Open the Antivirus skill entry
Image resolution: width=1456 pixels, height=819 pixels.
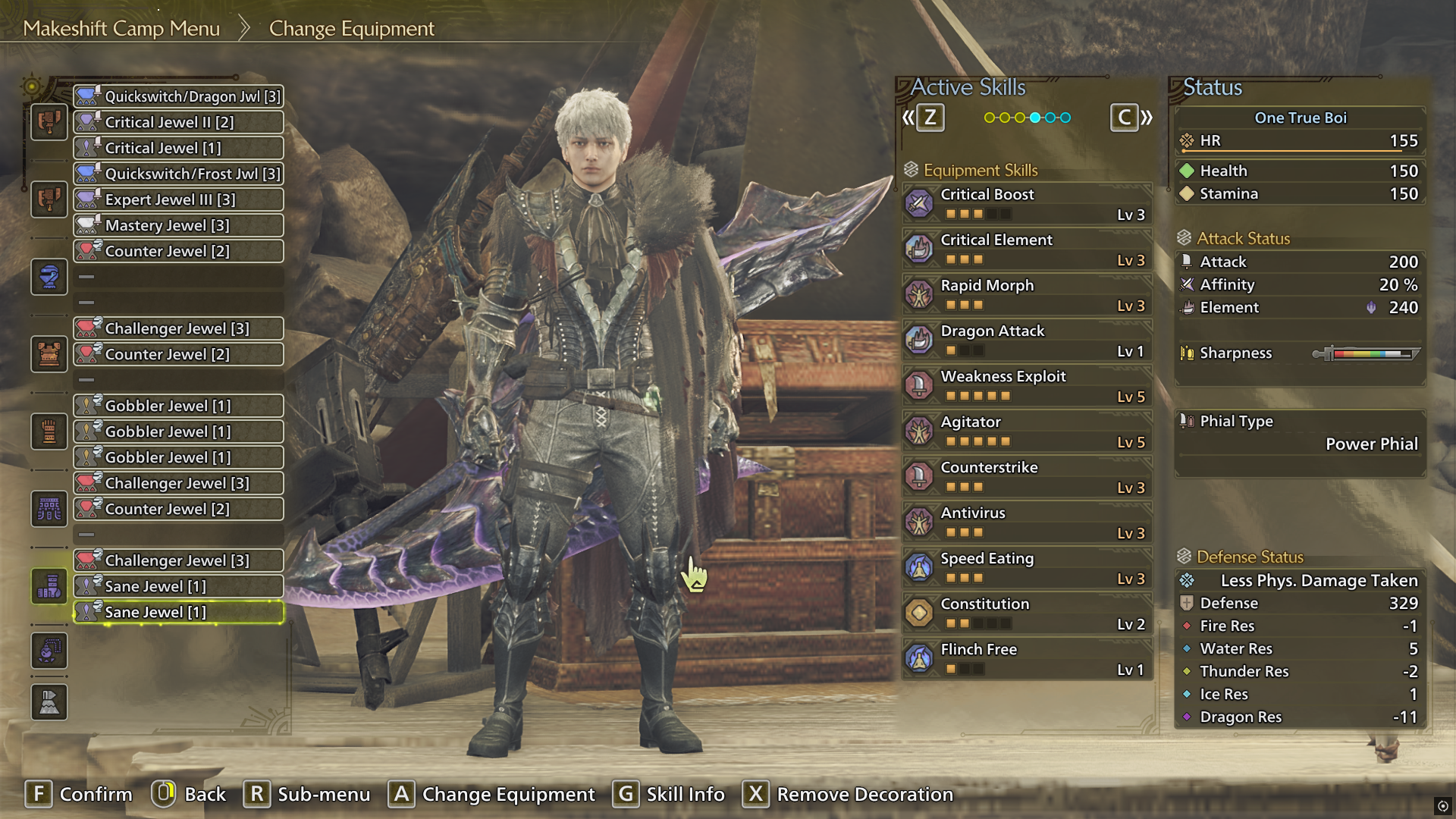coord(1027,522)
